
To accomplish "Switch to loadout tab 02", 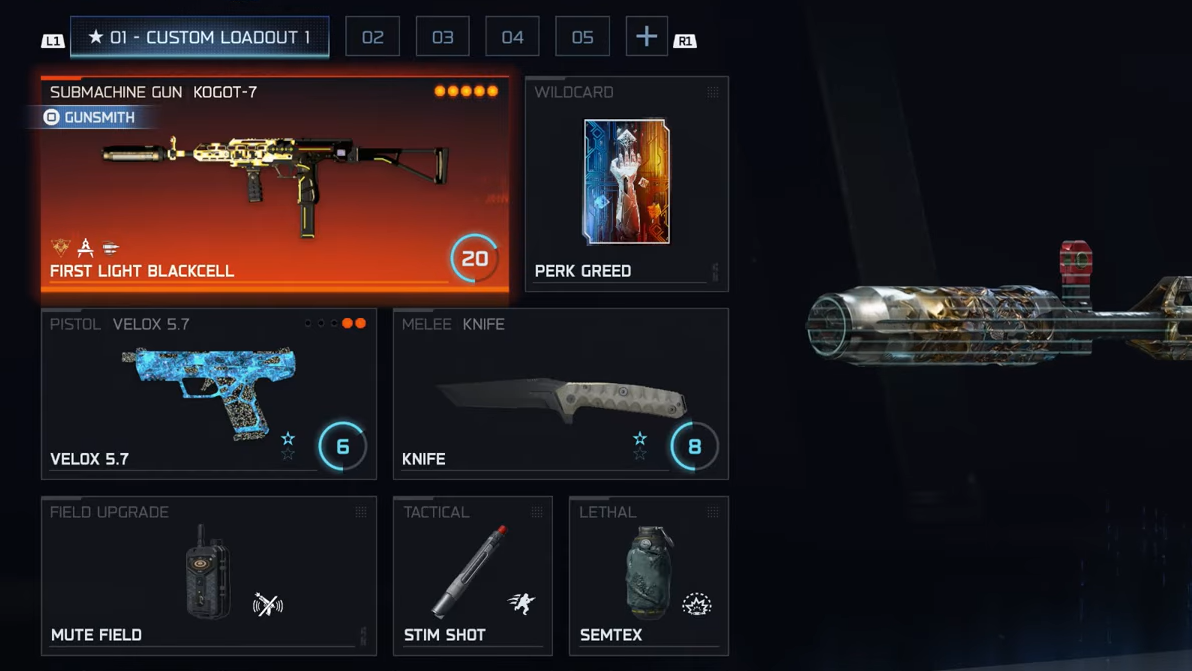I will (x=373, y=37).
